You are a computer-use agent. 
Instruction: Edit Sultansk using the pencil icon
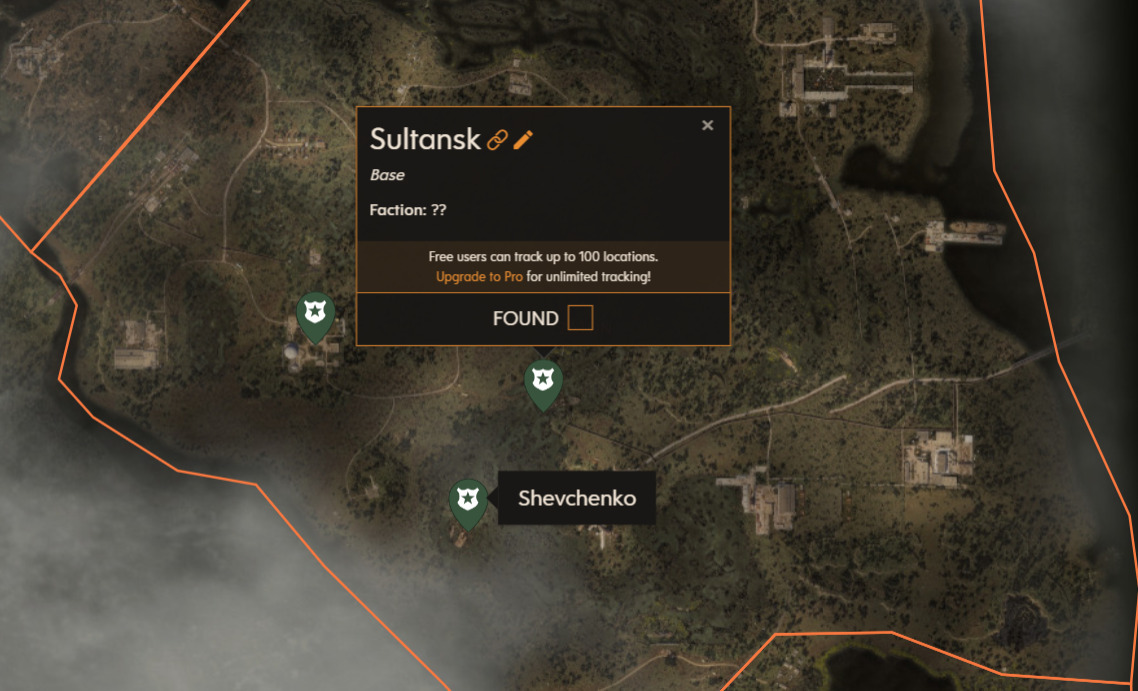coord(523,140)
